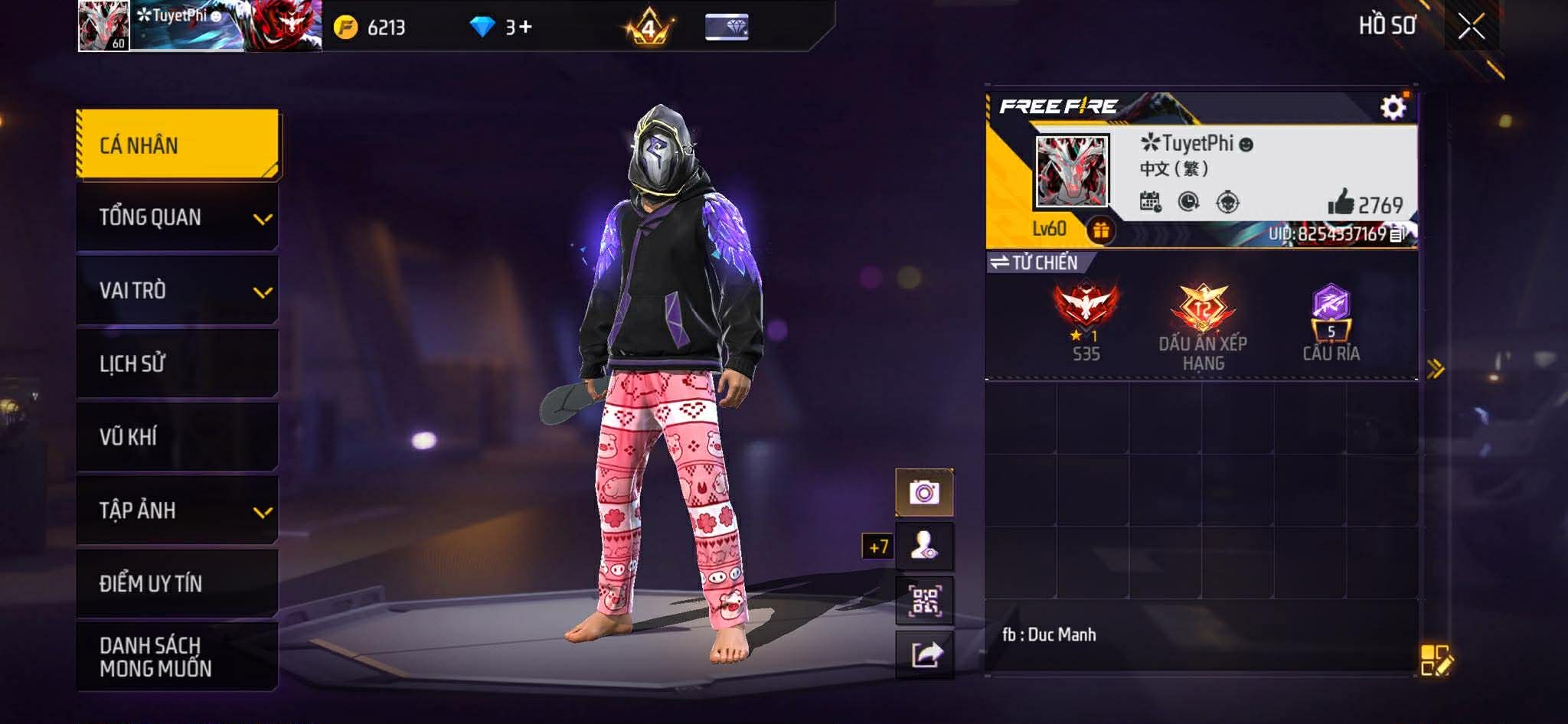Screen dimensions: 1568x724
Task: Open the LỊCH SỬ tab
Action: coord(178,364)
